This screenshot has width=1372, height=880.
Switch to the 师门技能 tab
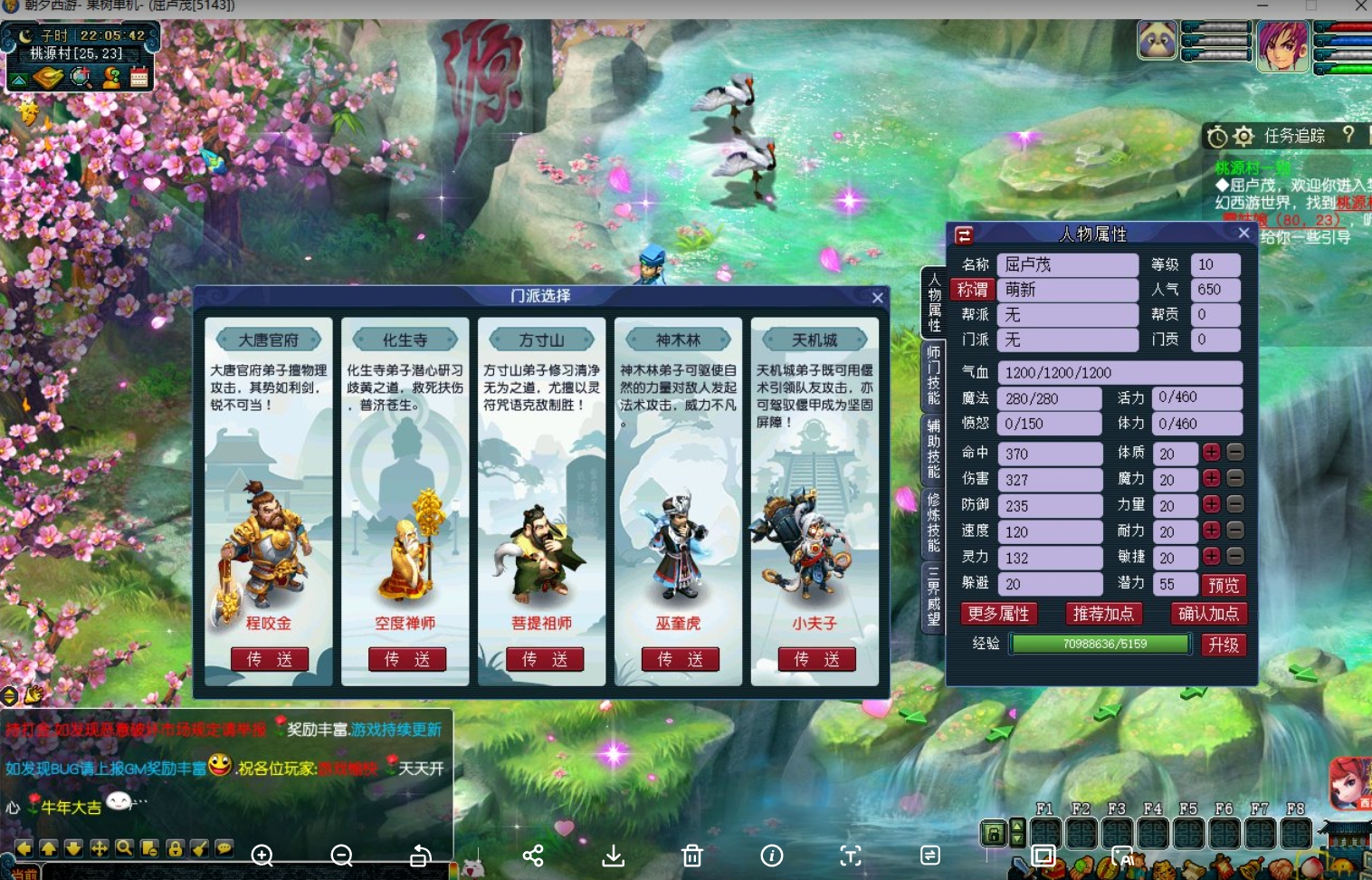point(933,373)
